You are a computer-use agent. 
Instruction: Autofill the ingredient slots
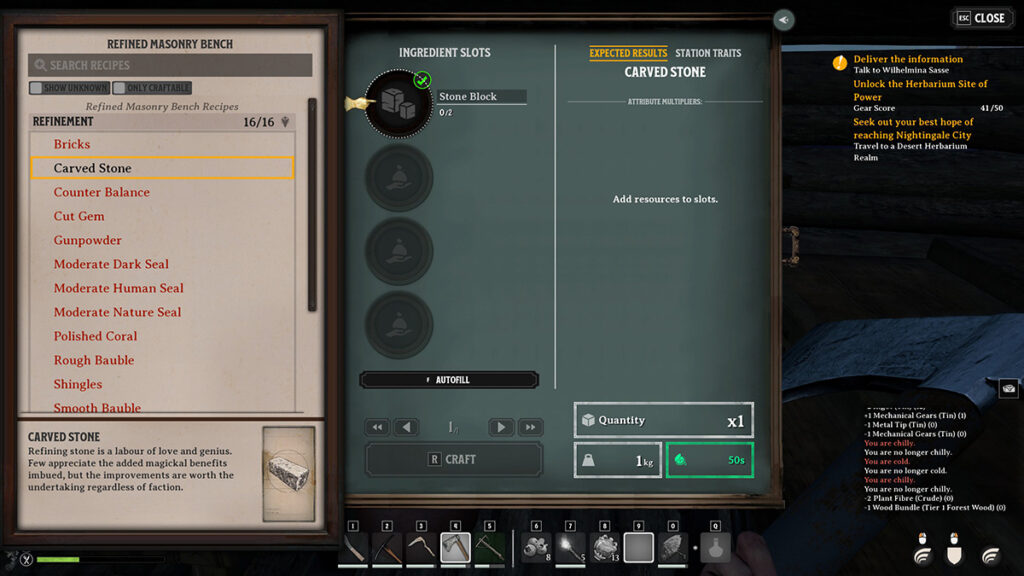[x=449, y=380]
